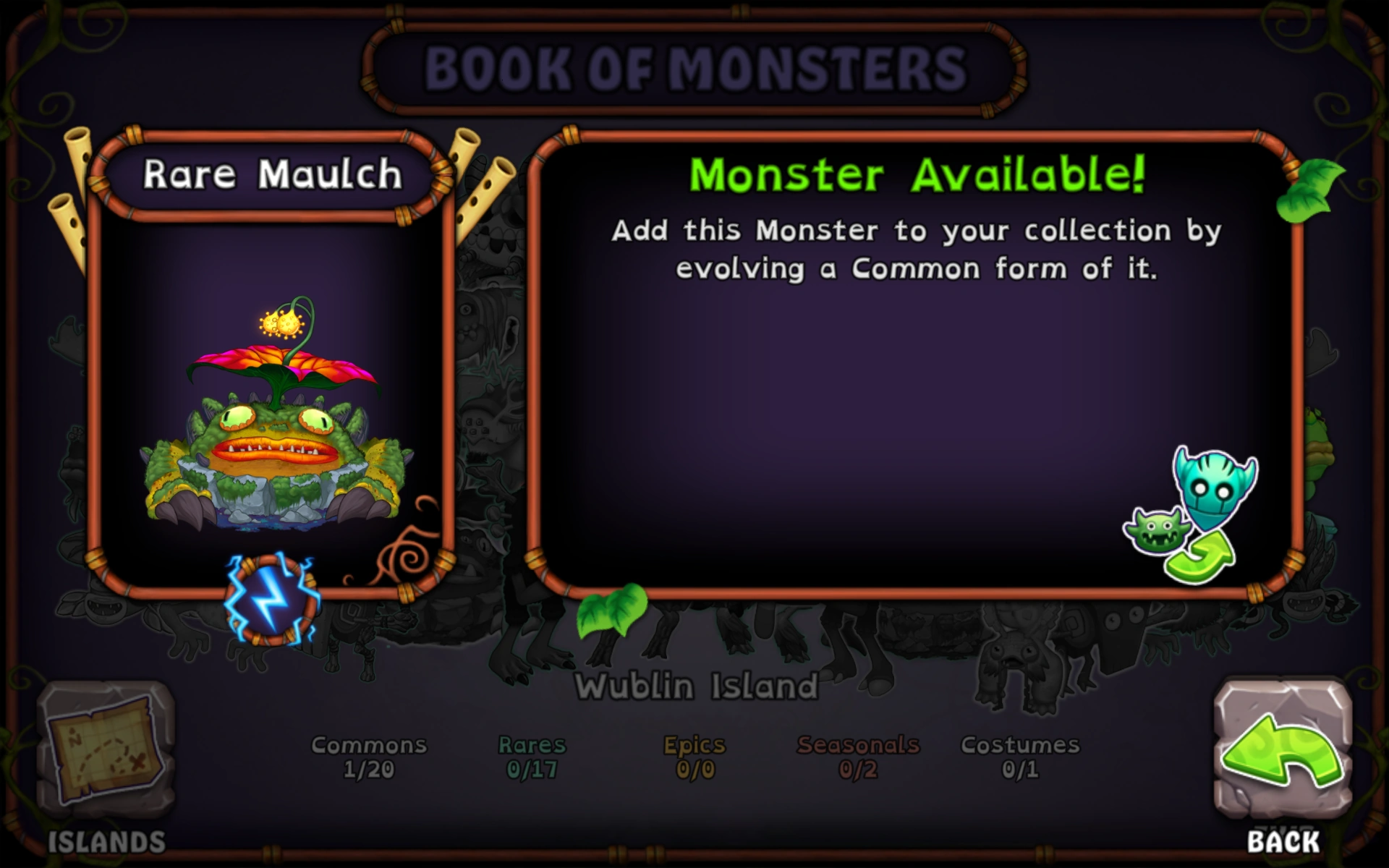Open the Epics category

click(x=694, y=756)
